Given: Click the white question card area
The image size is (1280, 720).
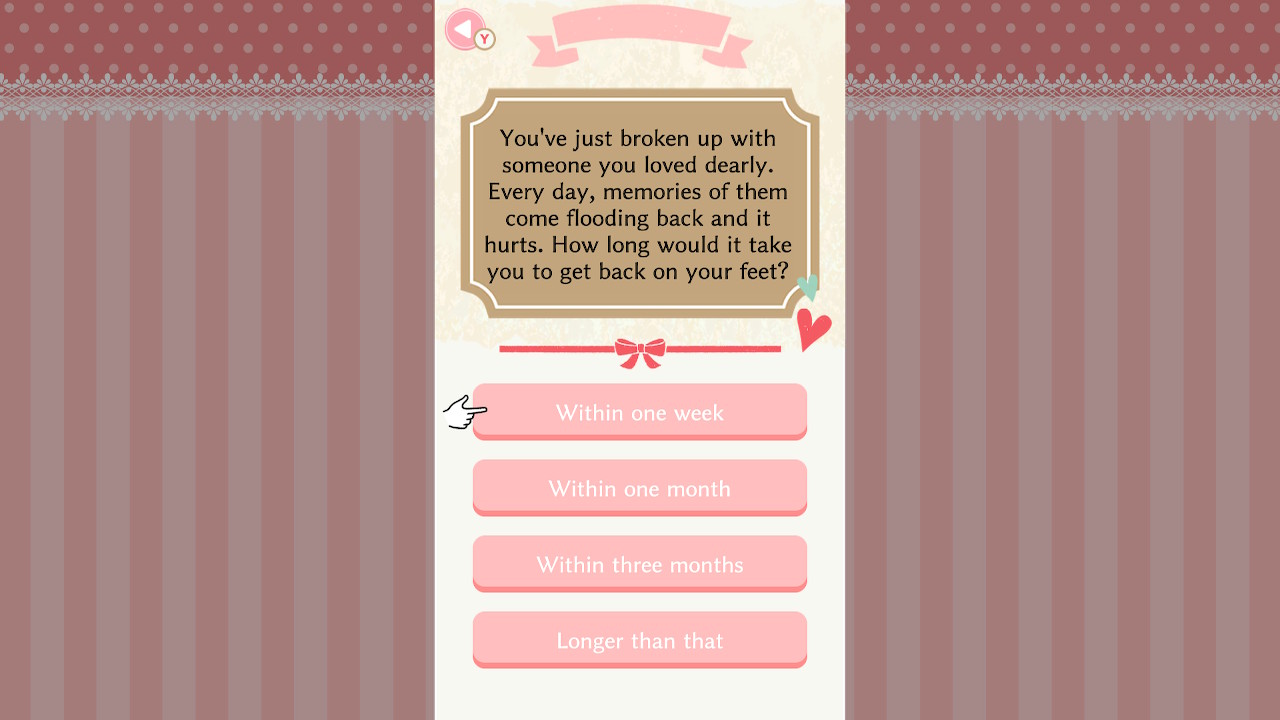Looking at the screenshot, I should 640,695.
